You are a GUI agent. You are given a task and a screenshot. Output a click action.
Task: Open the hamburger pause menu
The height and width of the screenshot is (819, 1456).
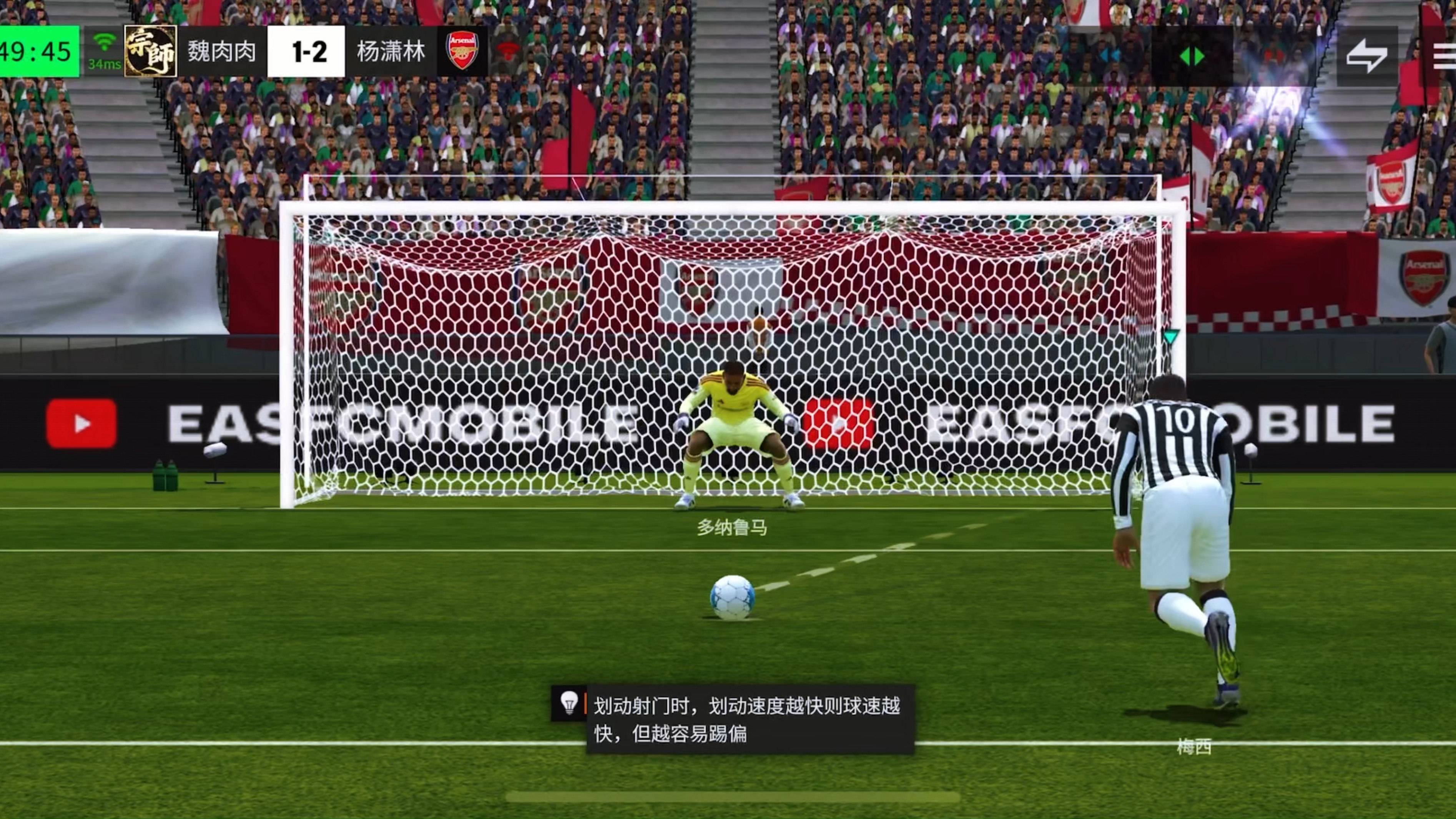[1444, 56]
